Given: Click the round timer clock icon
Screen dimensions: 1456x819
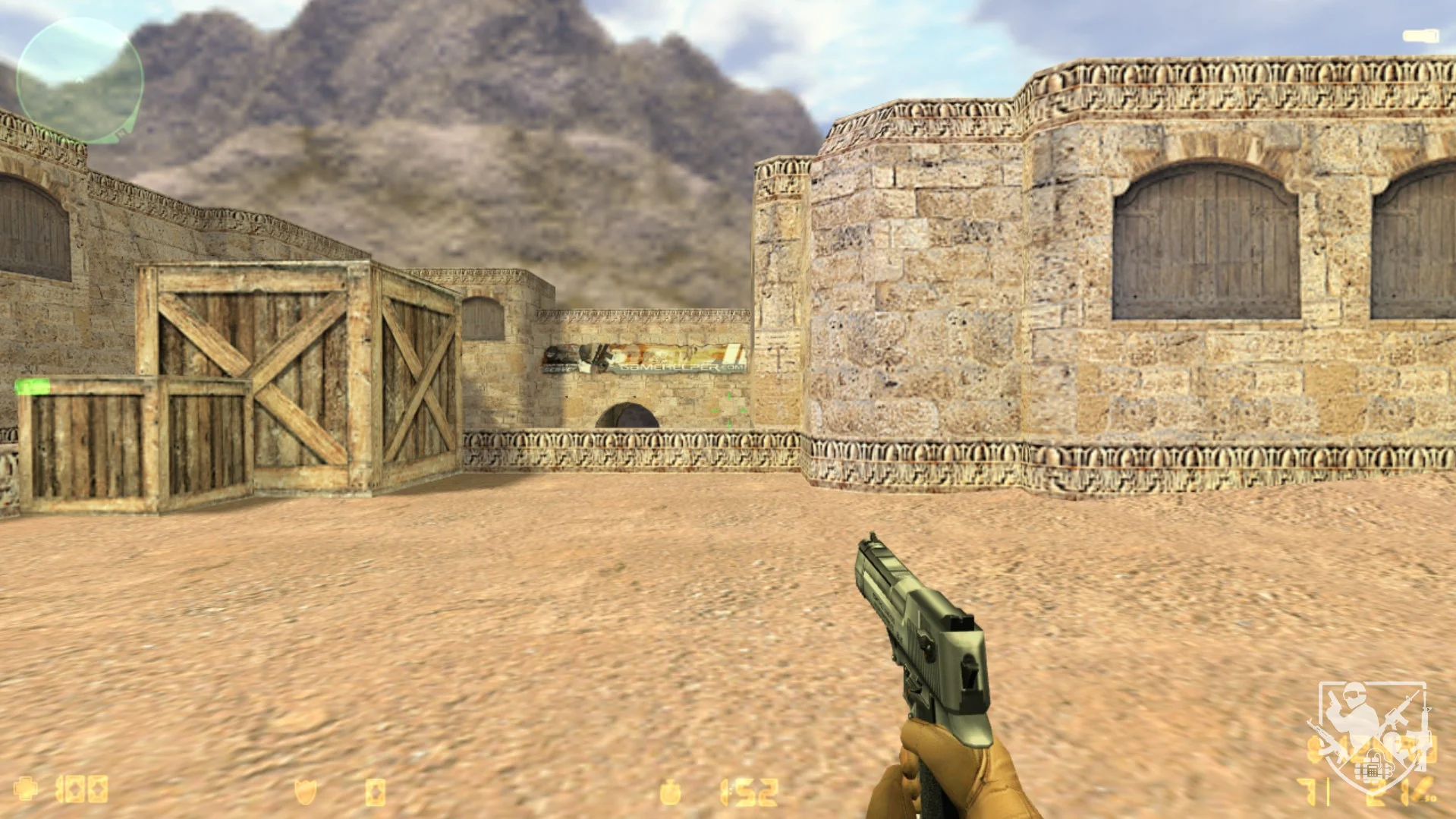Looking at the screenshot, I should [670, 792].
